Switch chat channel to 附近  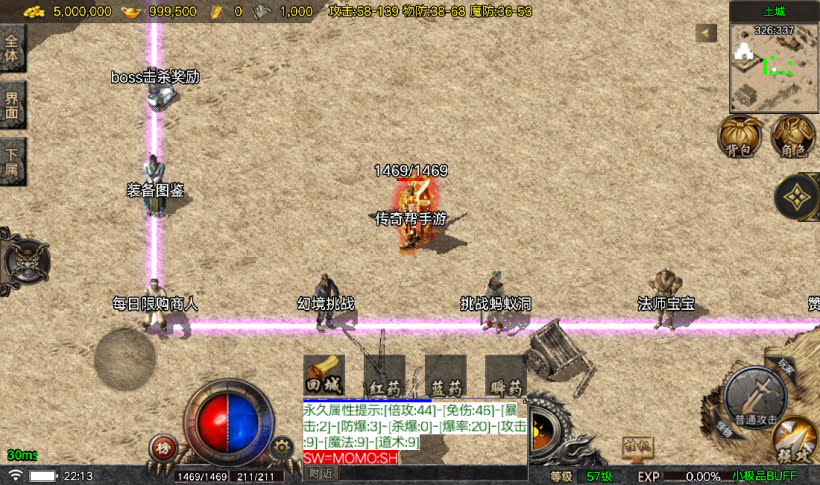coord(320,473)
